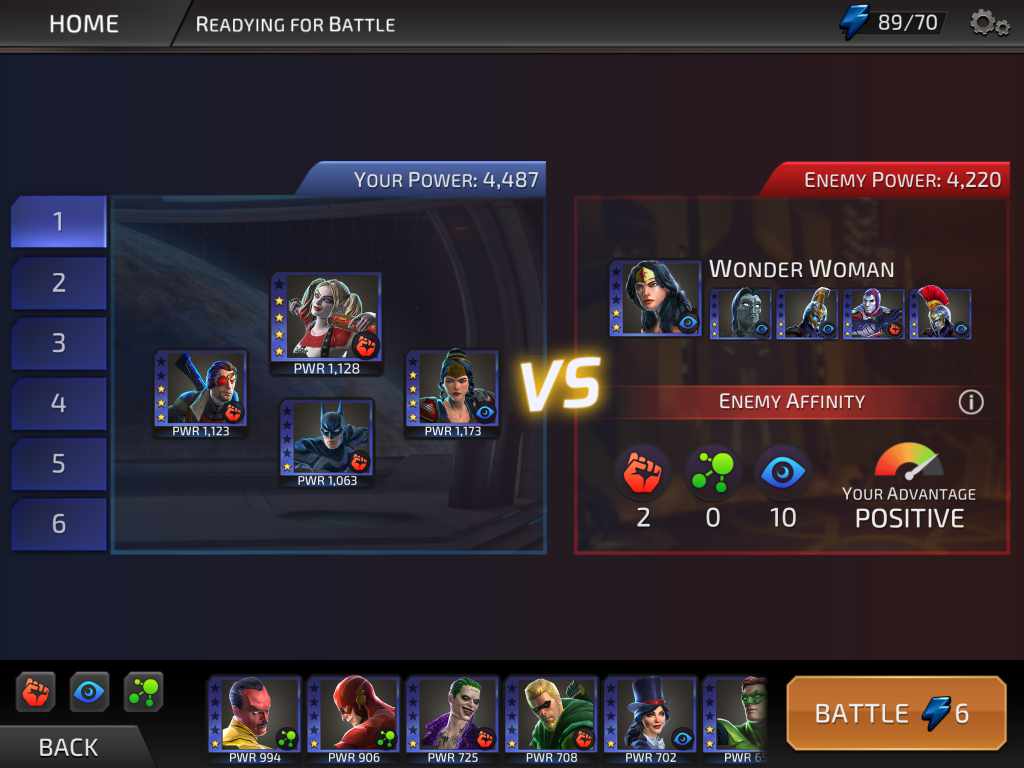Select team slot 3 tab
Screen dimensions: 1024x768
pyautogui.click(x=59, y=343)
